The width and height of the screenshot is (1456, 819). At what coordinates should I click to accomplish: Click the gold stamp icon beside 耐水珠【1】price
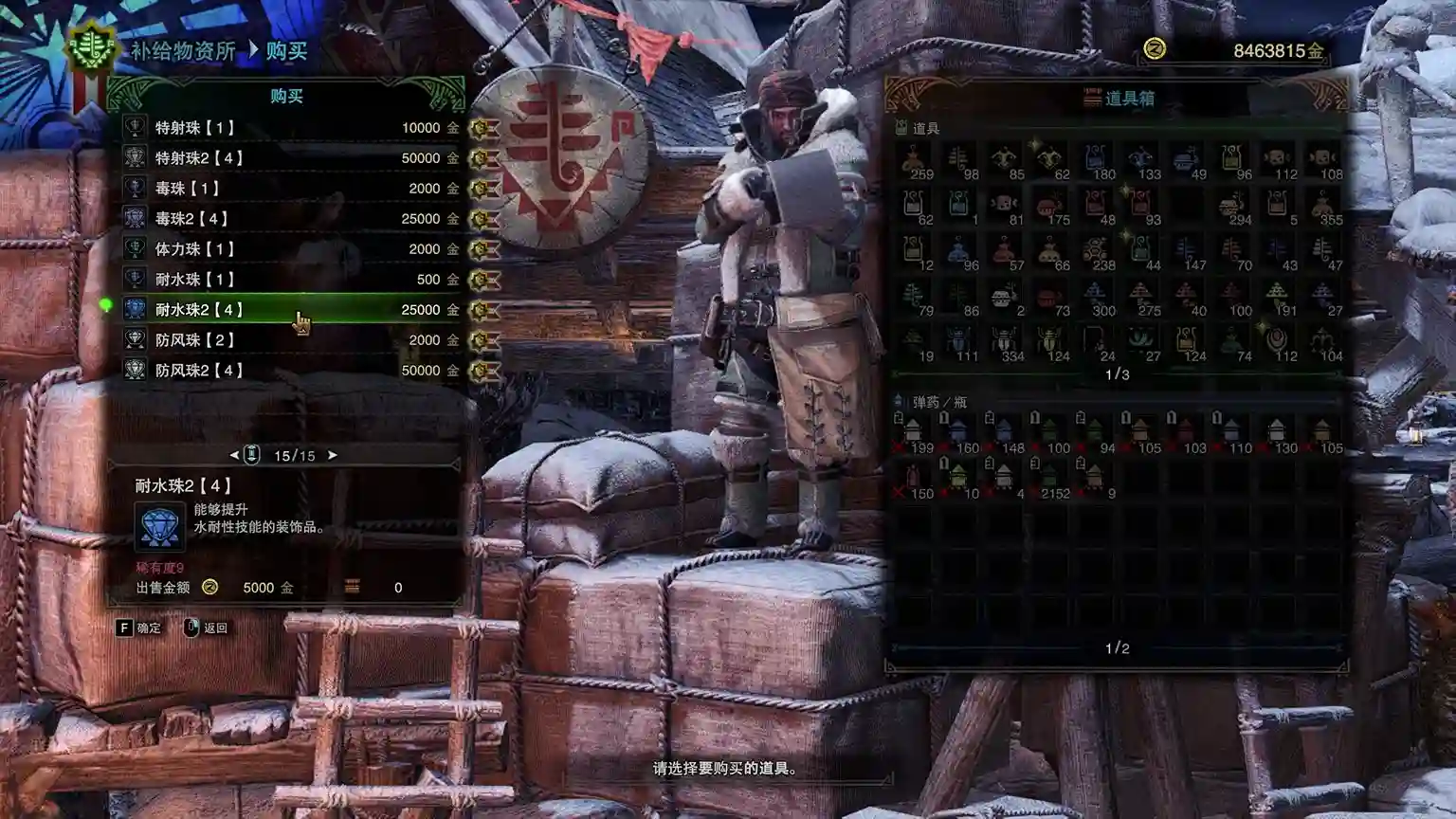coord(482,279)
